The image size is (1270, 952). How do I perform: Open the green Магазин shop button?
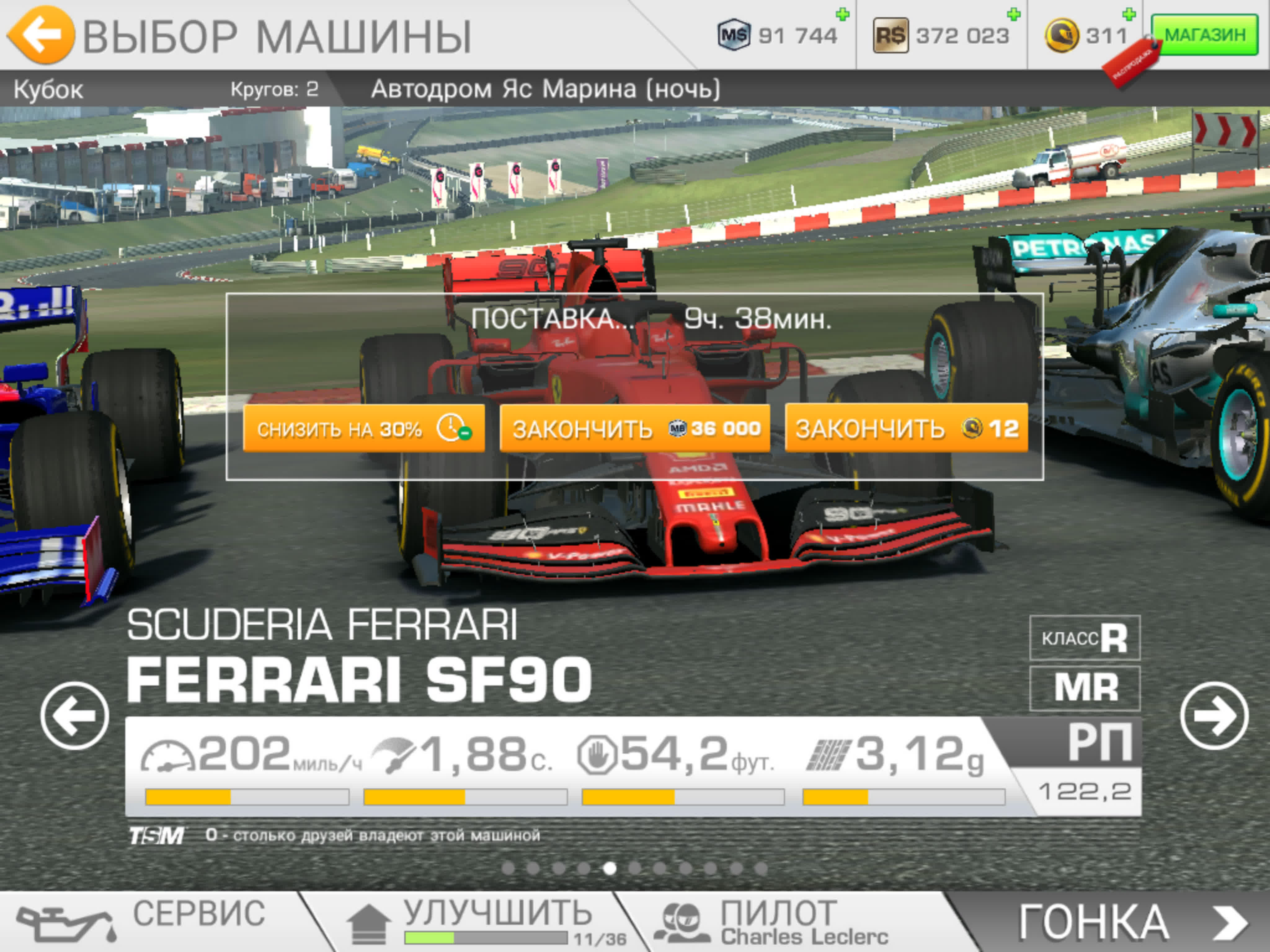tap(1205, 36)
